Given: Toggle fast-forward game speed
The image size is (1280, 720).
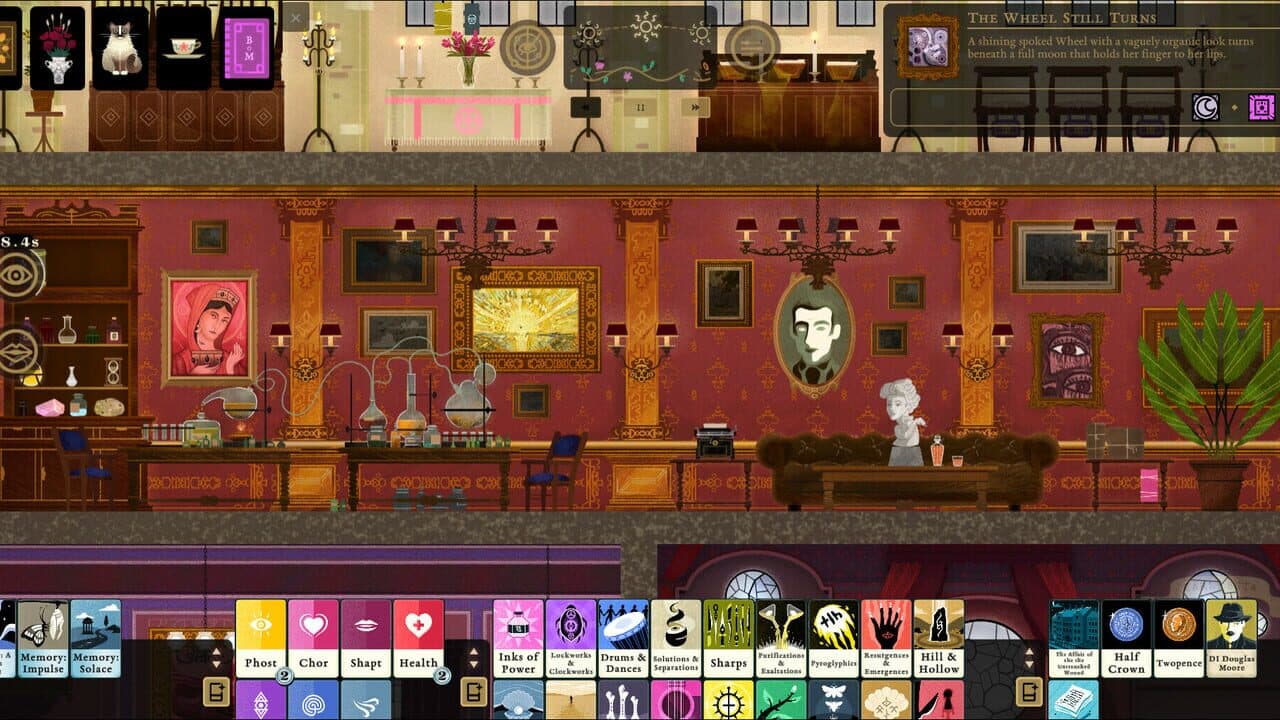Looking at the screenshot, I should click(x=696, y=106).
